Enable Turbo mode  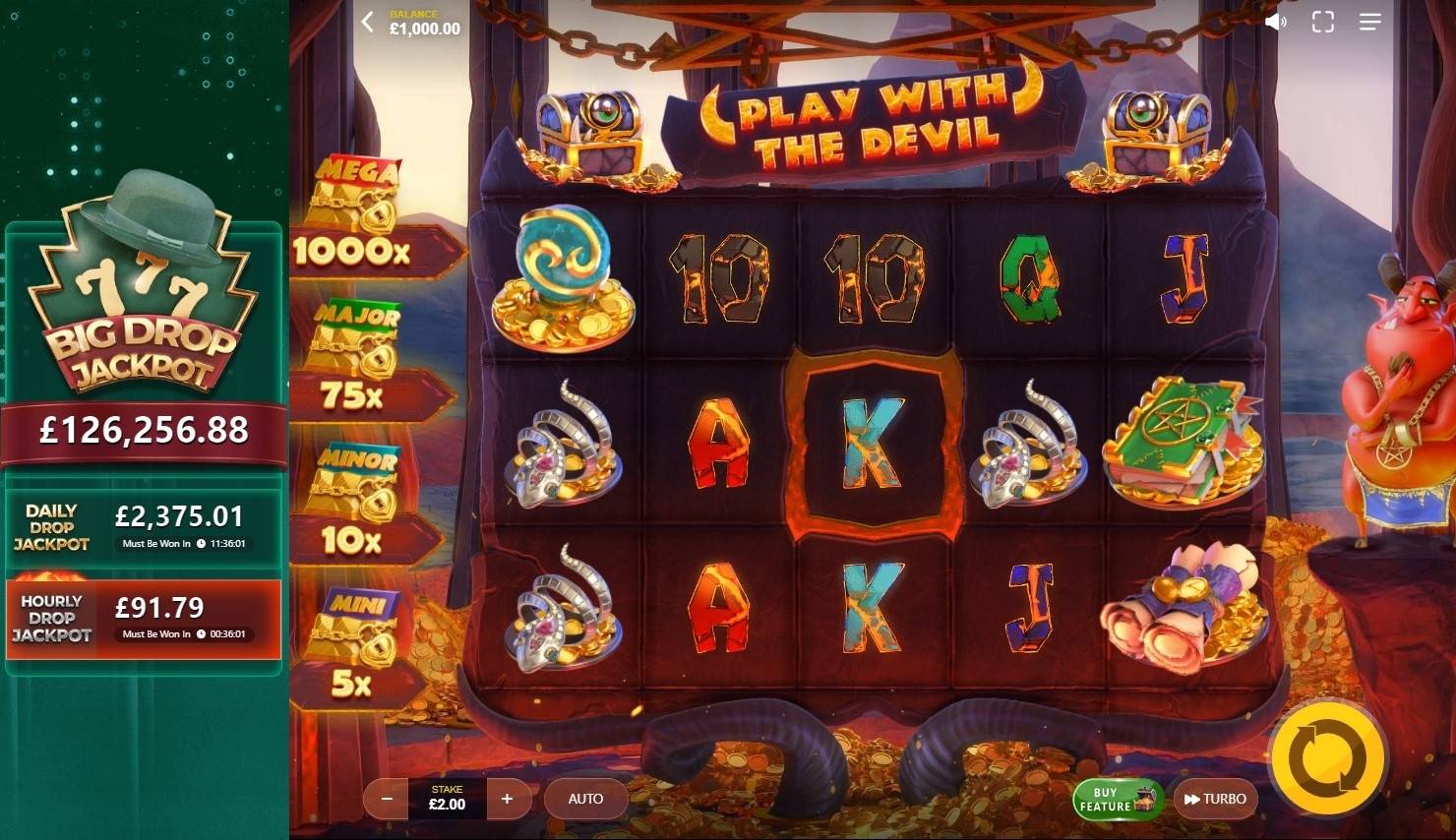1216,799
